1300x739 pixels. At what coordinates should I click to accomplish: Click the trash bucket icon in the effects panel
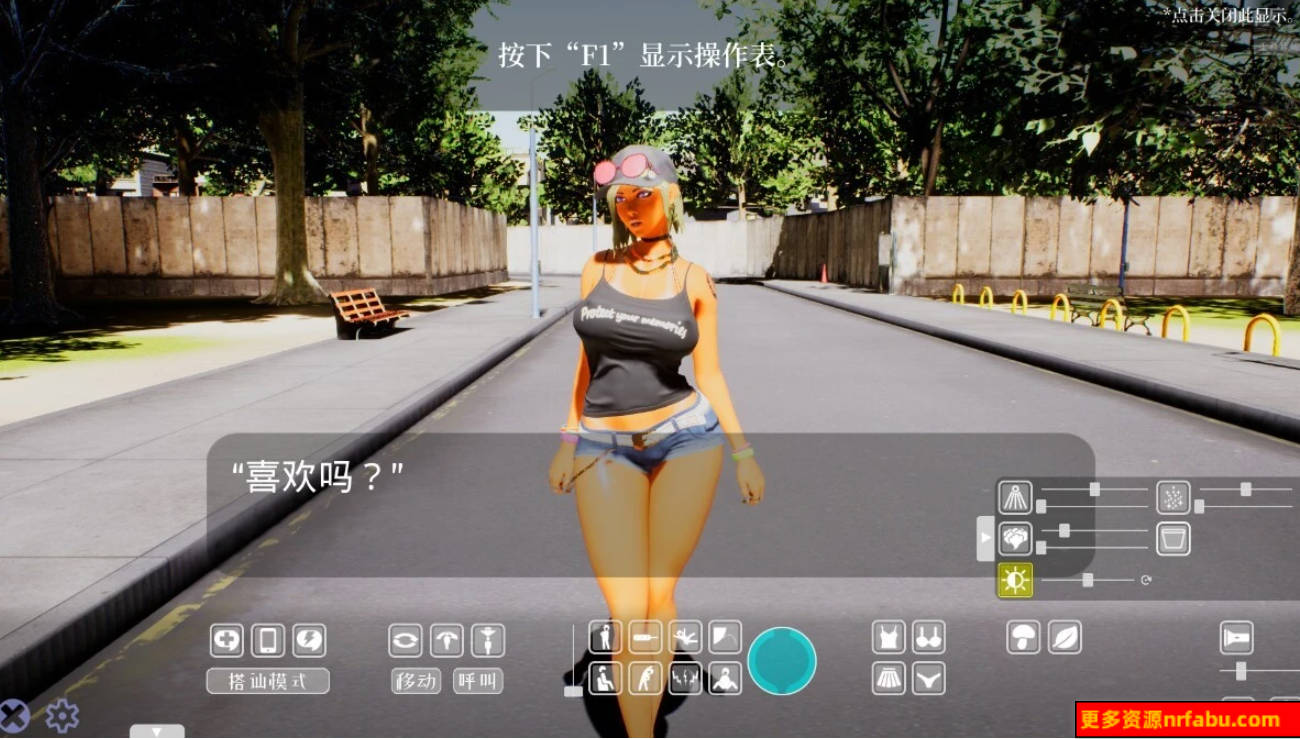pyautogui.click(x=1172, y=538)
